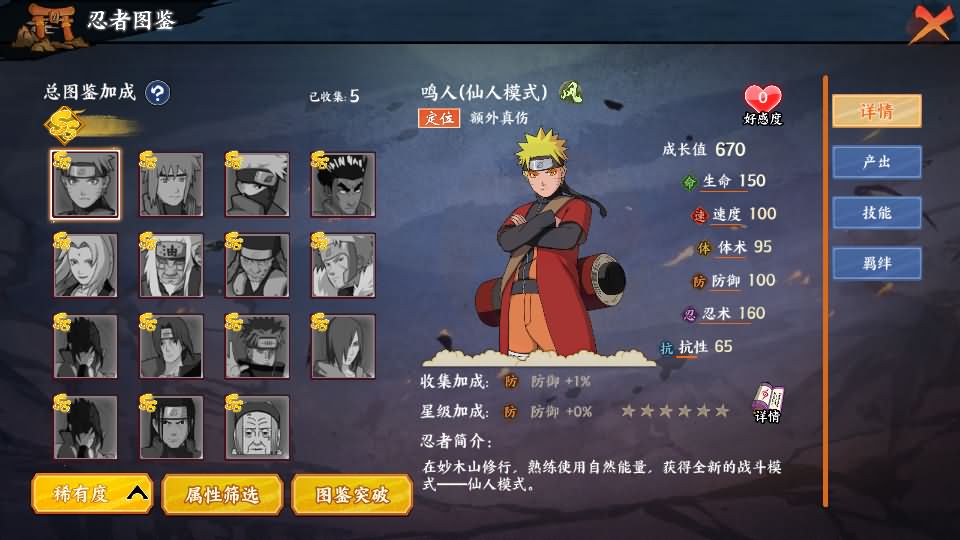960x540 pixels.
Task: Show the 技能 skills tab
Action: click(x=877, y=213)
